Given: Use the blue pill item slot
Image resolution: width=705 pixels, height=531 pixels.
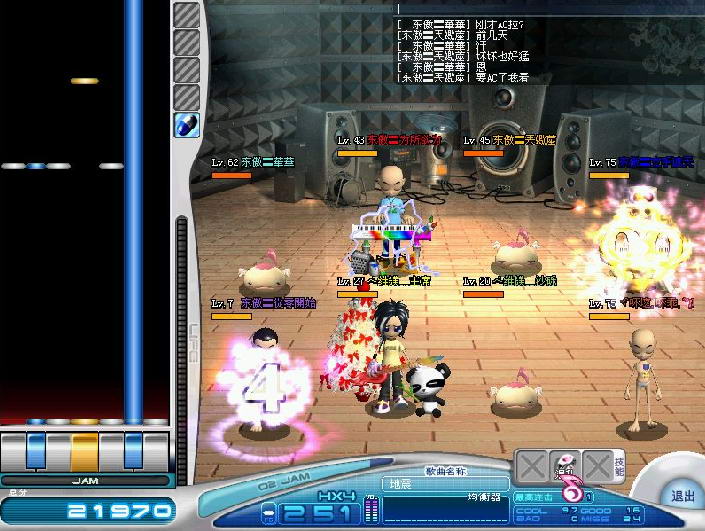Looking at the screenshot, I should pos(187,125).
